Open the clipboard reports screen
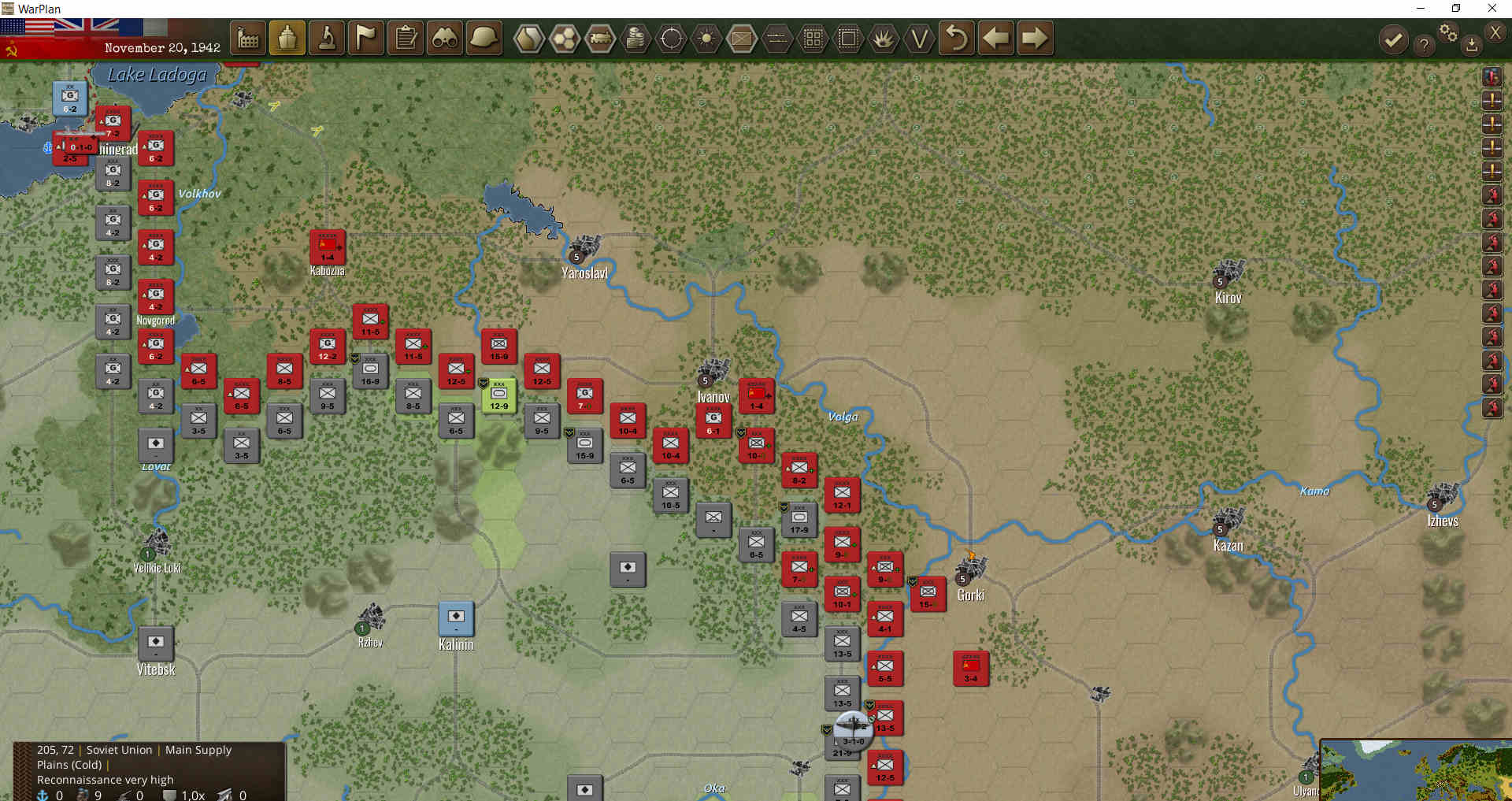1512x801 pixels. (406, 38)
